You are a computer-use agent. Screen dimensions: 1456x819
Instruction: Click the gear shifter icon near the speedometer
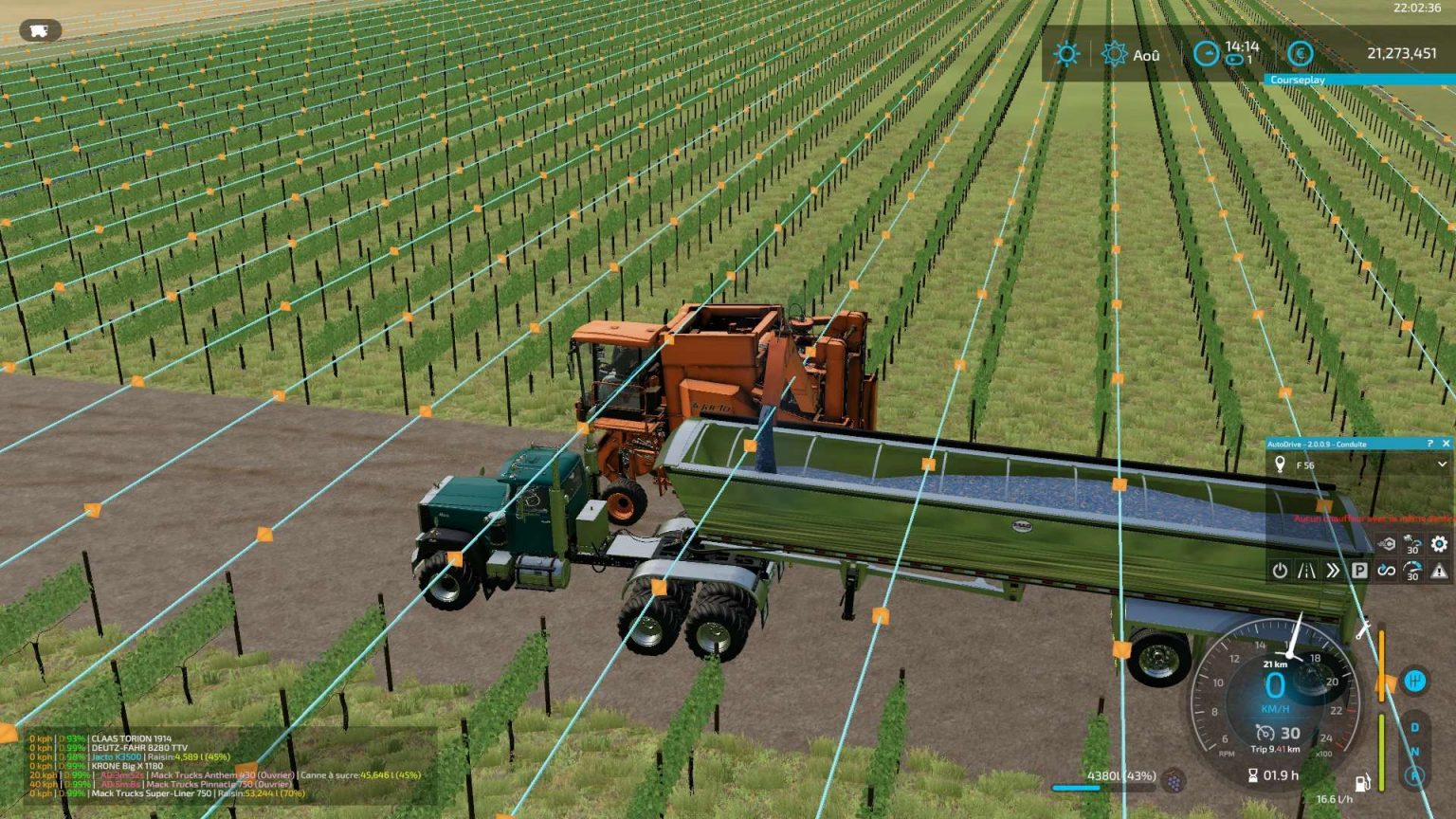1415,681
